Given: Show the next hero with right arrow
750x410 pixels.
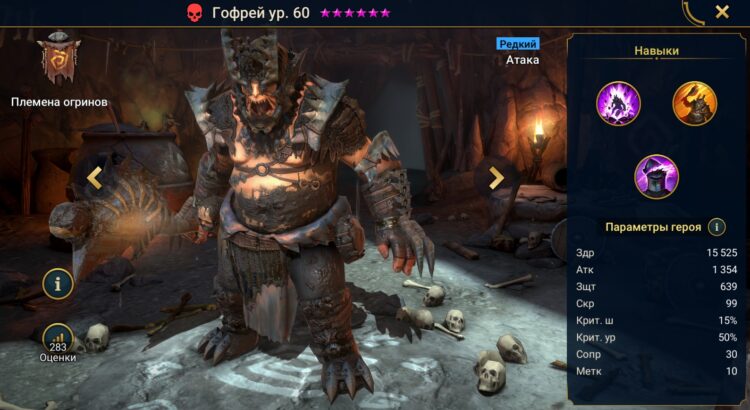Looking at the screenshot, I should click(495, 178).
